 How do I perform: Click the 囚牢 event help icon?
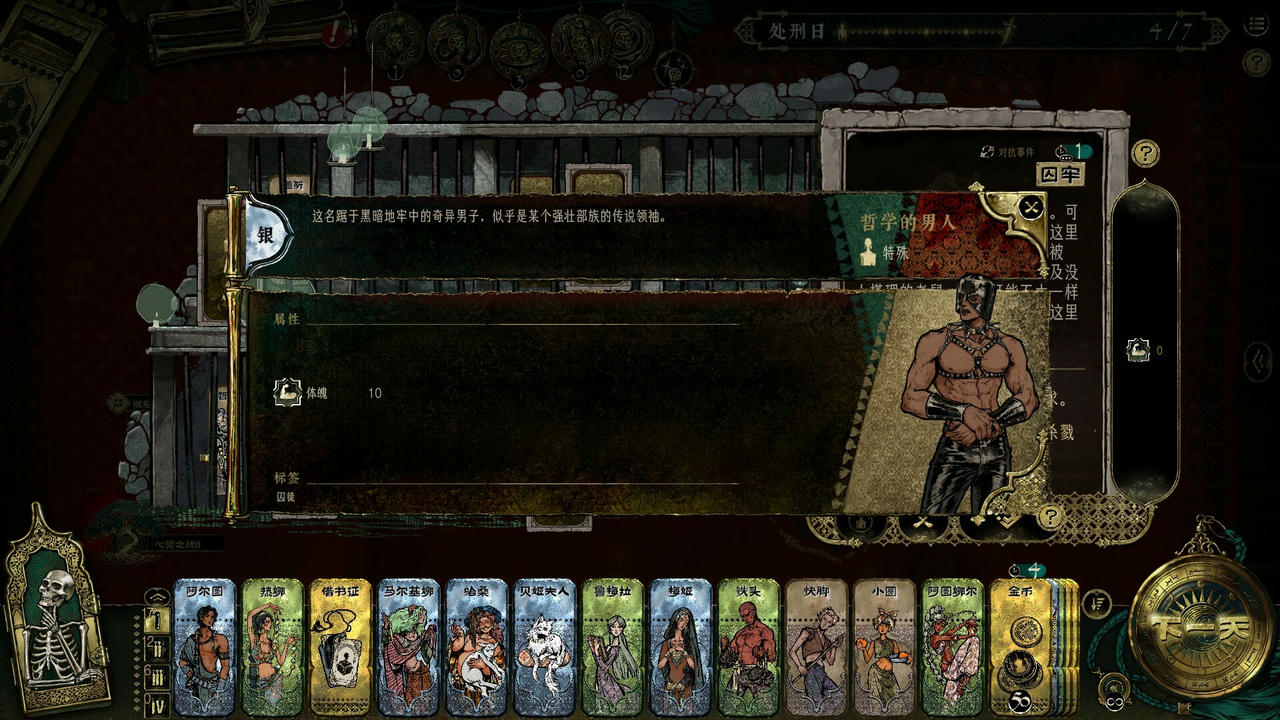click(x=1145, y=153)
